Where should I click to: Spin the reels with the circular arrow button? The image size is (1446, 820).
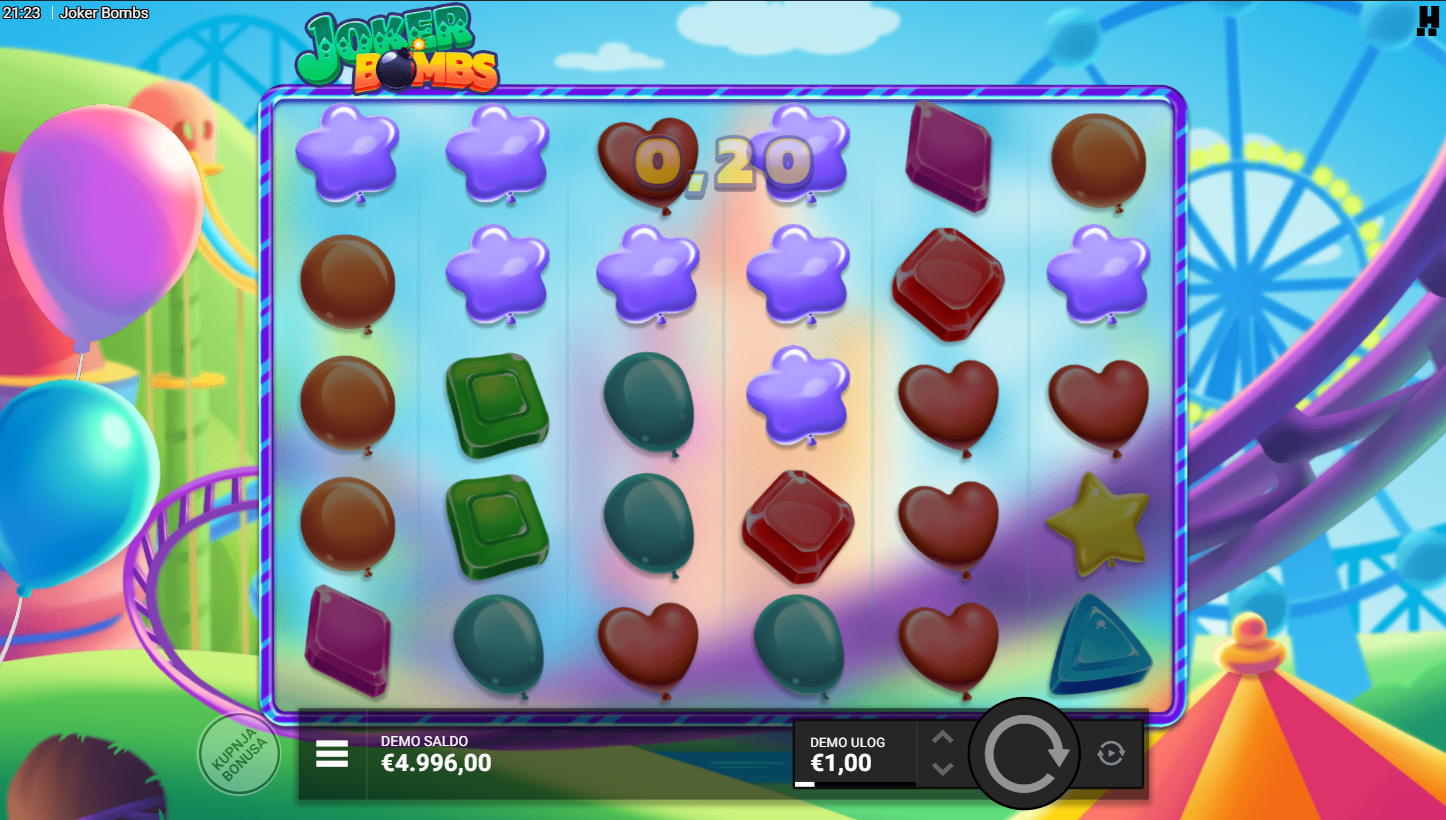(1024, 753)
